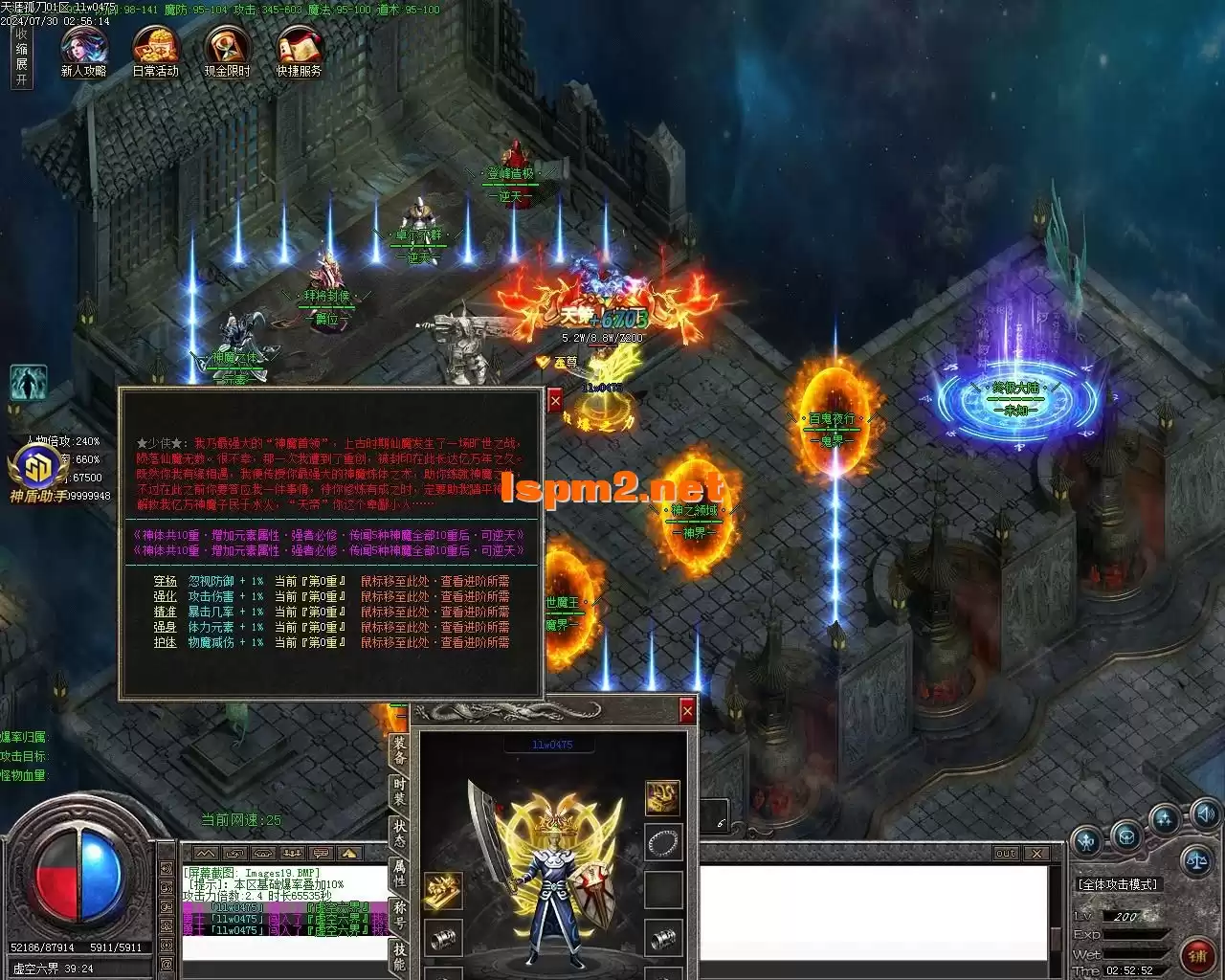Choose the 精准 critical chance upgrade option

coord(165,612)
